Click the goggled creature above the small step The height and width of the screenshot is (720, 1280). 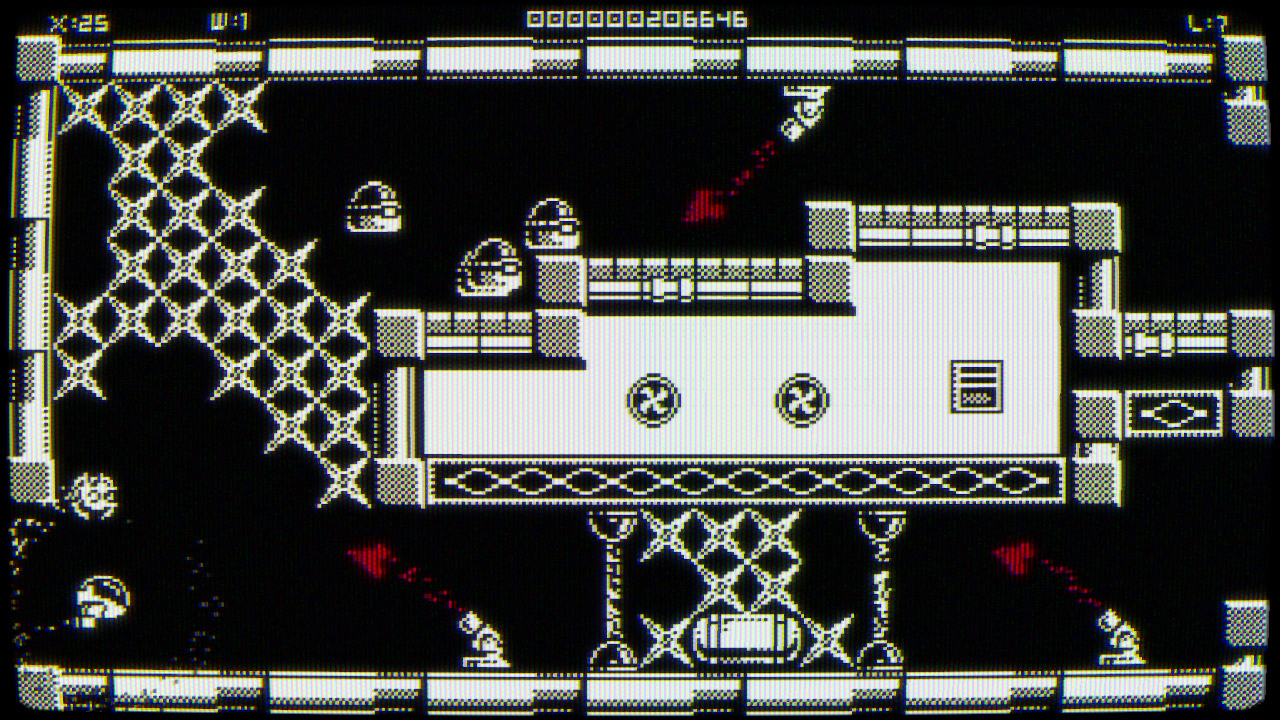coord(490,270)
